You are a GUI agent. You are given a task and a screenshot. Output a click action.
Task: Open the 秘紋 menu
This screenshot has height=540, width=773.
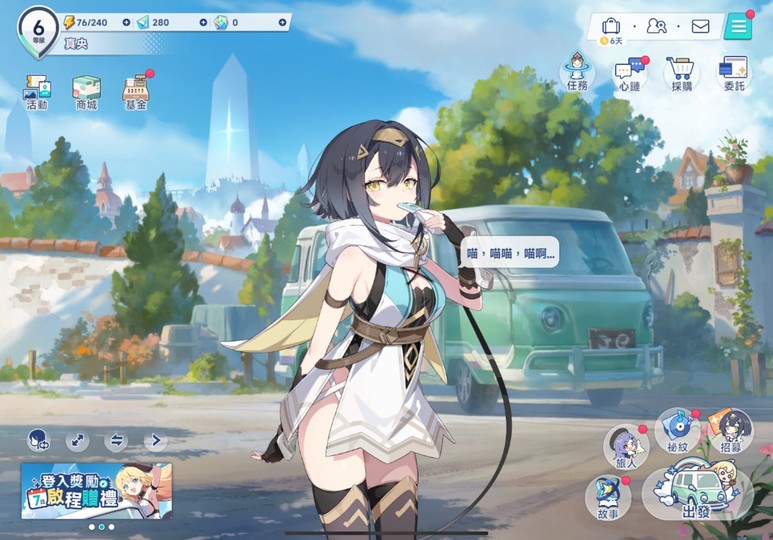click(678, 429)
